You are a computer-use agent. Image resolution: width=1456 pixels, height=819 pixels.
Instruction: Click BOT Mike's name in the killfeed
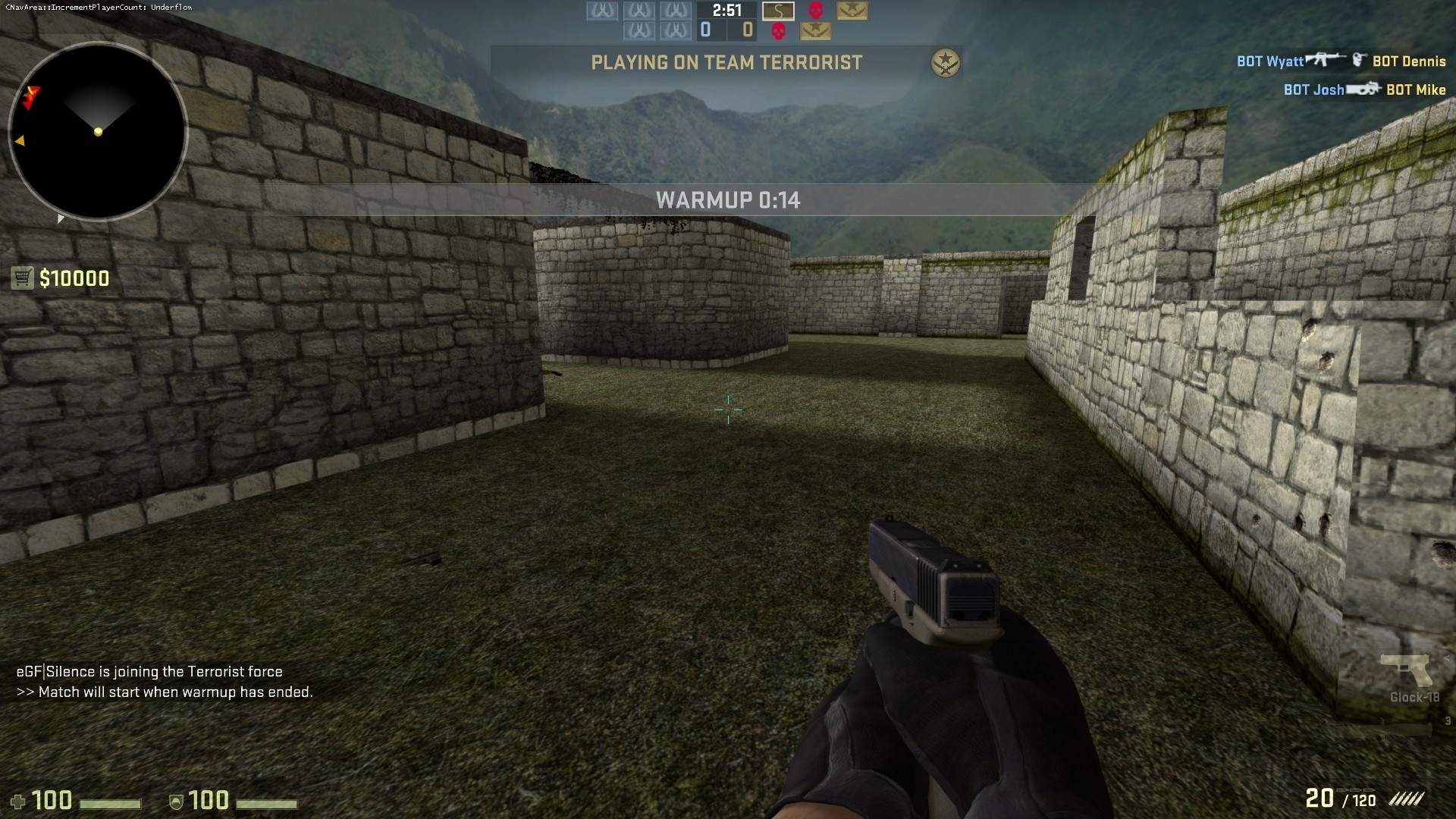pyautogui.click(x=1417, y=89)
